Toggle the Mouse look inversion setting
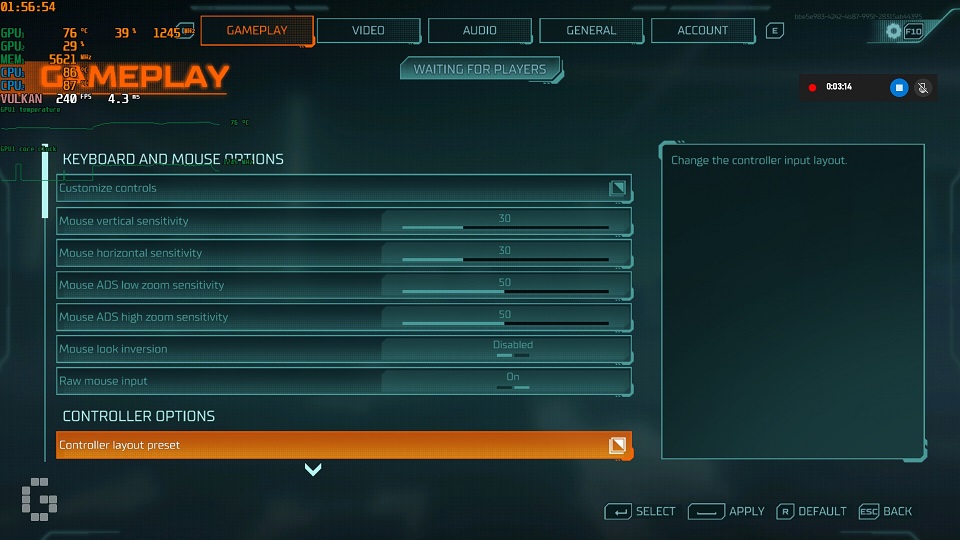Screen dimensions: 960x540 512,349
